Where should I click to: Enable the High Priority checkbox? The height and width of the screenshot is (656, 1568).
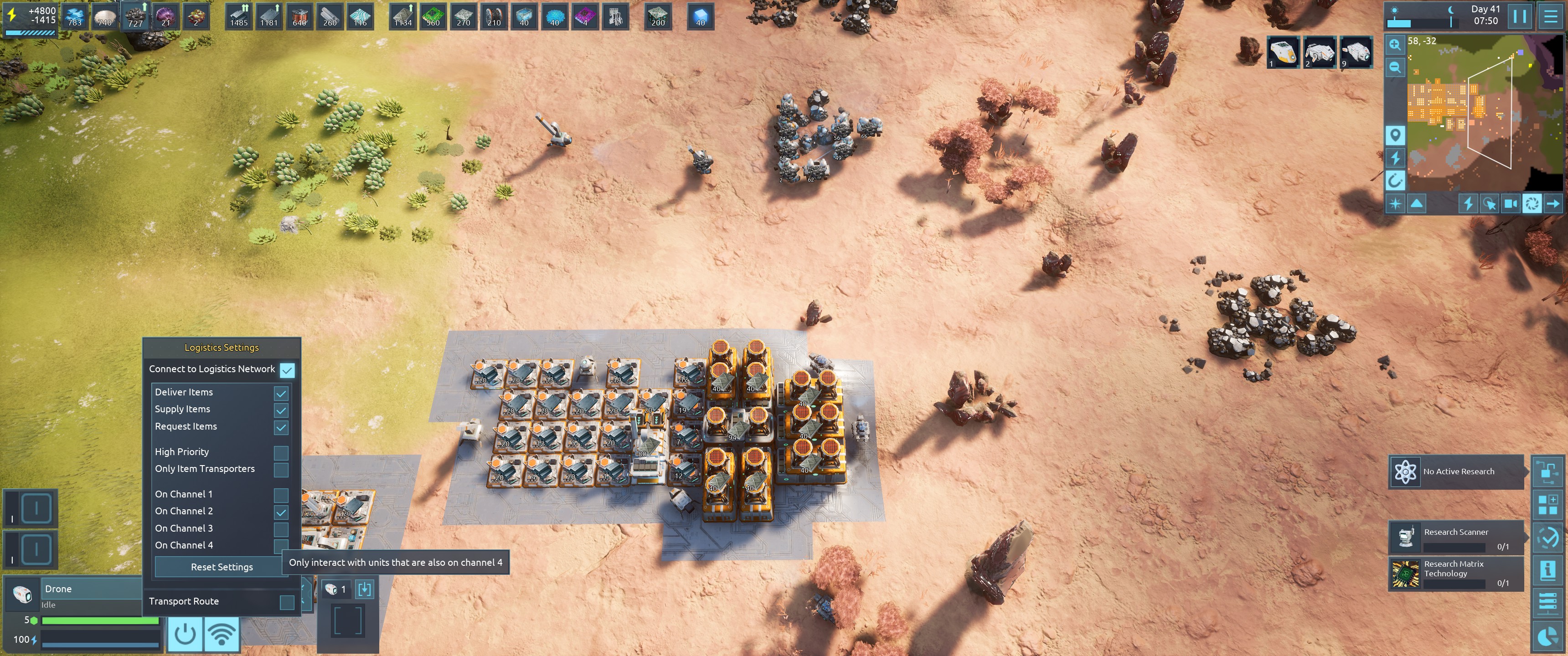(x=281, y=453)
